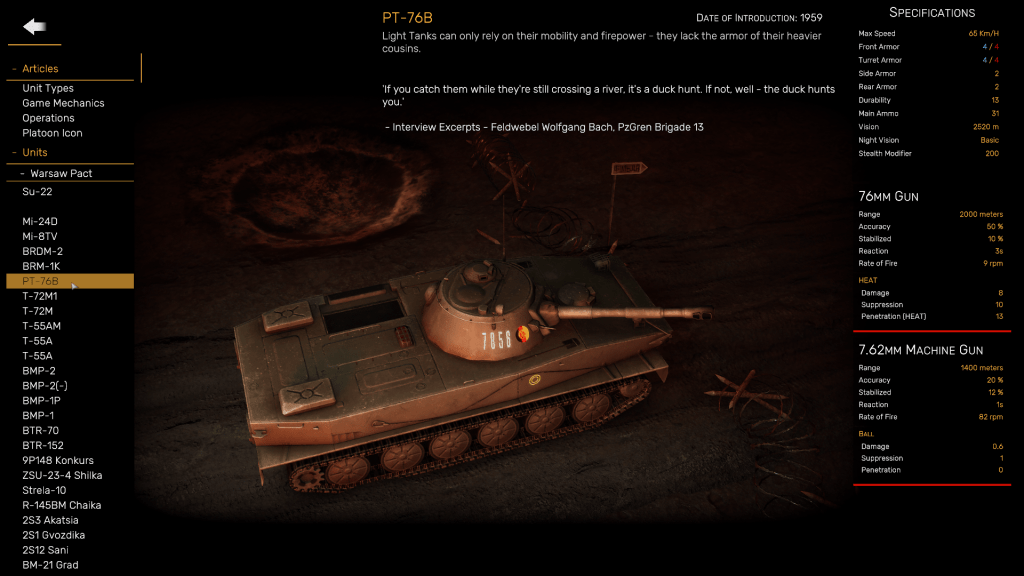Collapse the Units section header
Screen dimensions: 1024x576
click(34, 153)
